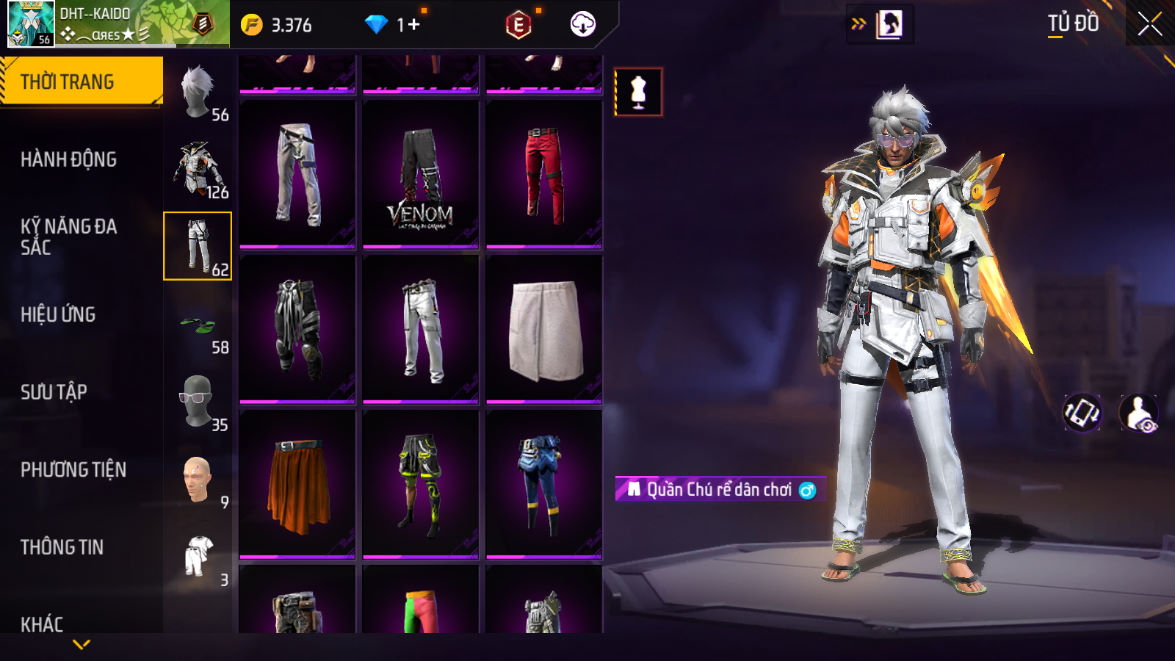Pick the green sandals shoes subcategory
Screen dimensions: 1175x661
pos(198,325)
